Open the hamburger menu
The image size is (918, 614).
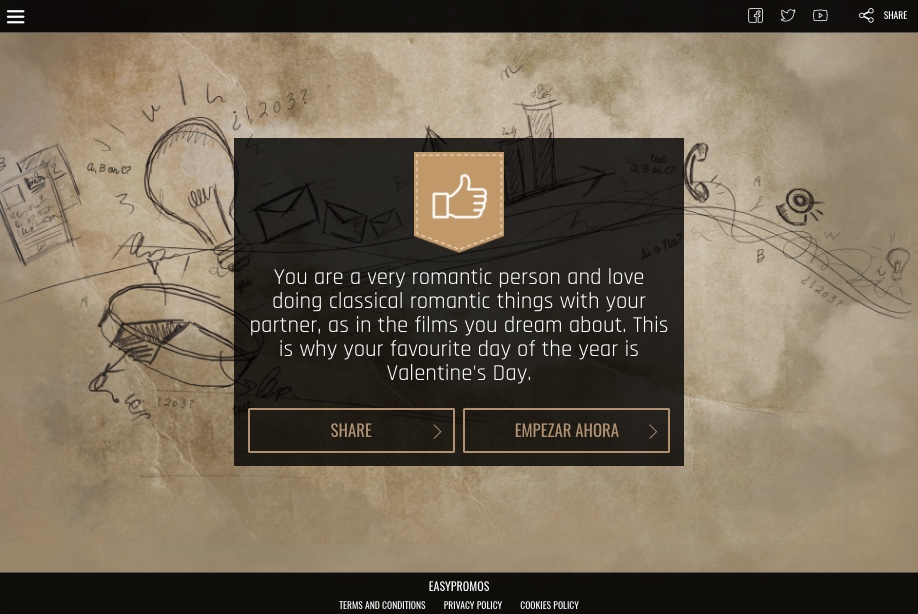point(15,16)
